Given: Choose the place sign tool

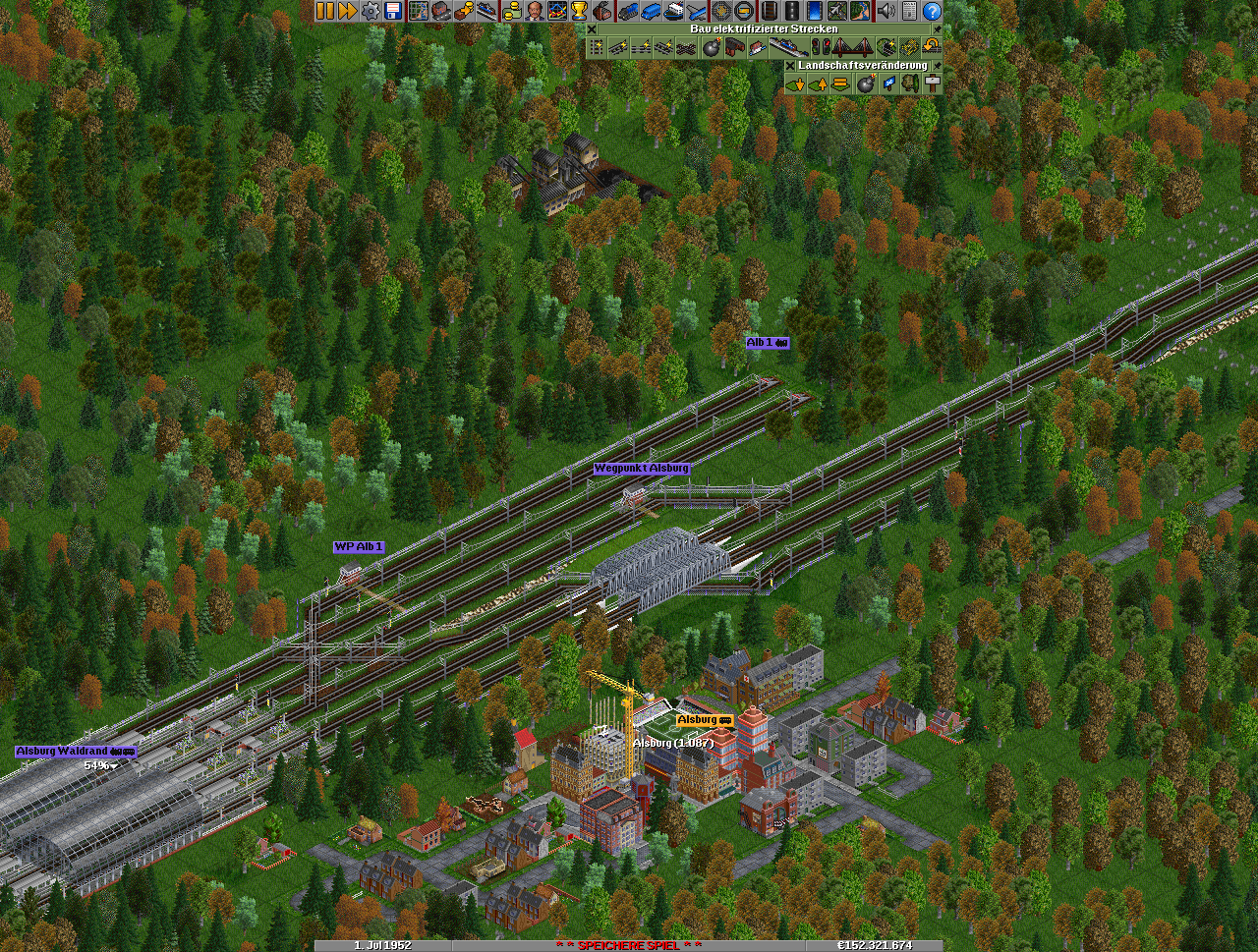Looking at the screenshot, I should (x=932, y=84).
